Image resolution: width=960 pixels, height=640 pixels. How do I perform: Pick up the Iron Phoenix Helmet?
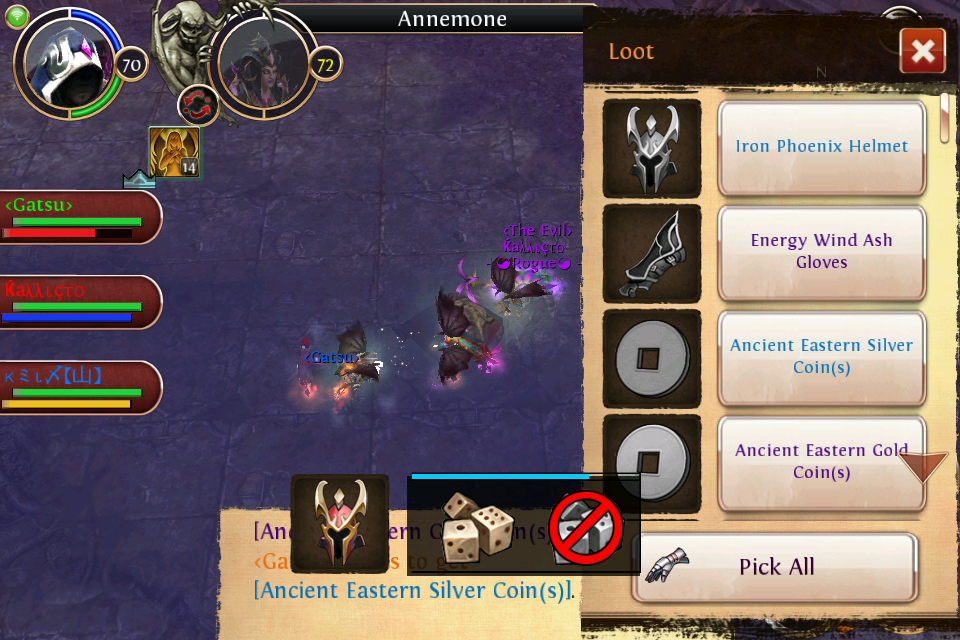point(821,147)
